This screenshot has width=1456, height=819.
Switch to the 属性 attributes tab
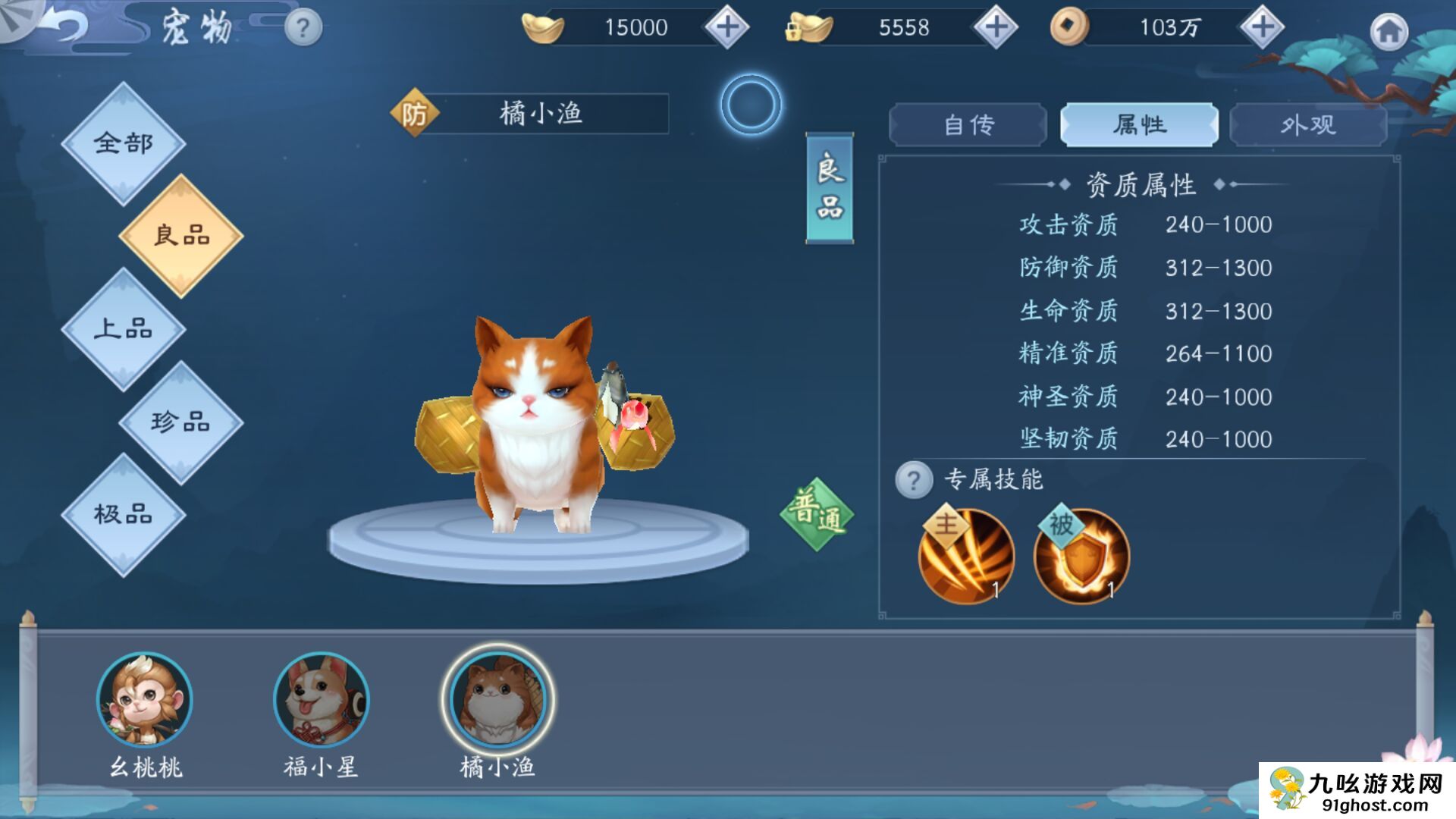[1139, 125]
